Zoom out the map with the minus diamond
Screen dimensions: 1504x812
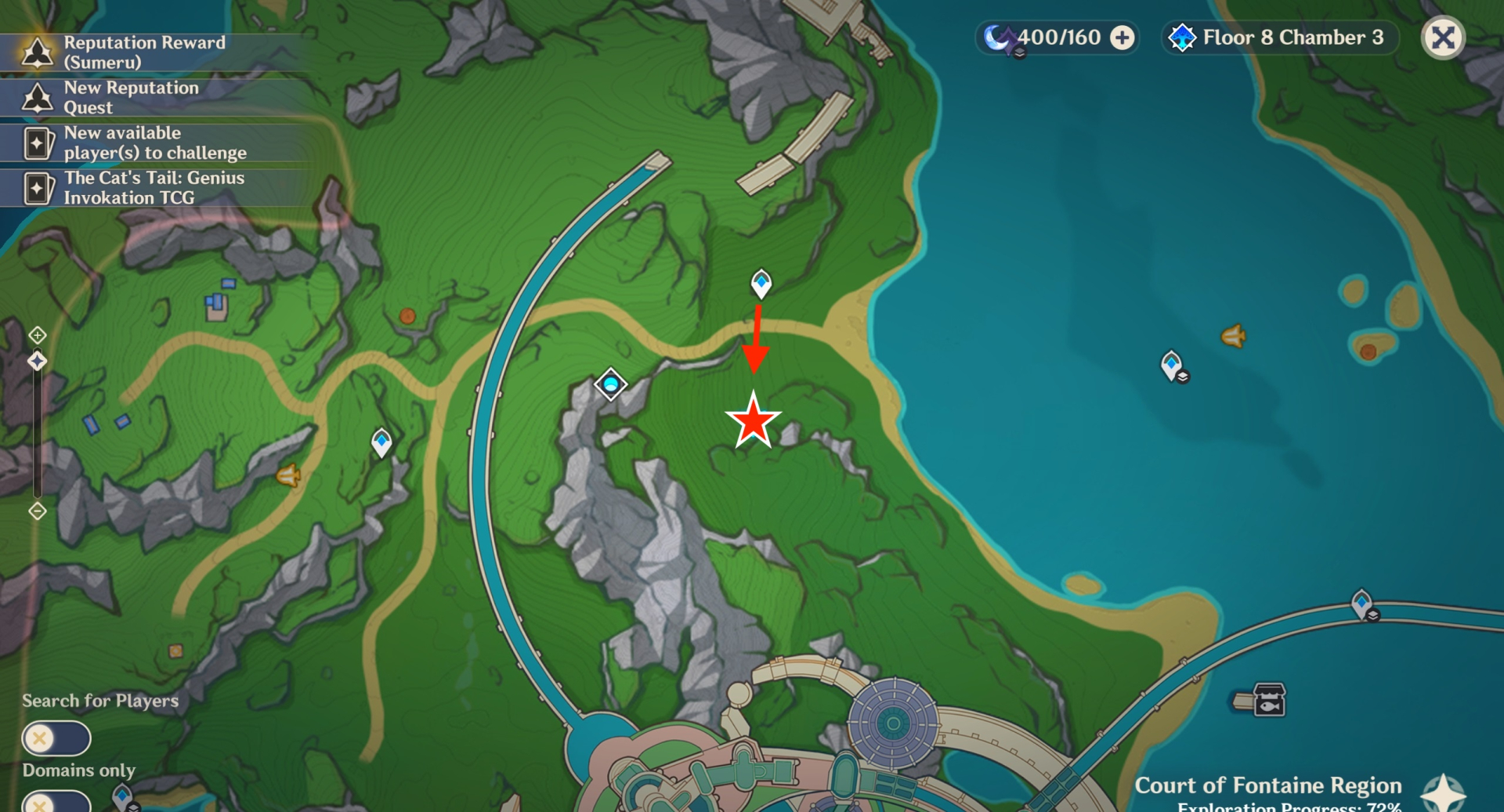point(38,511)
